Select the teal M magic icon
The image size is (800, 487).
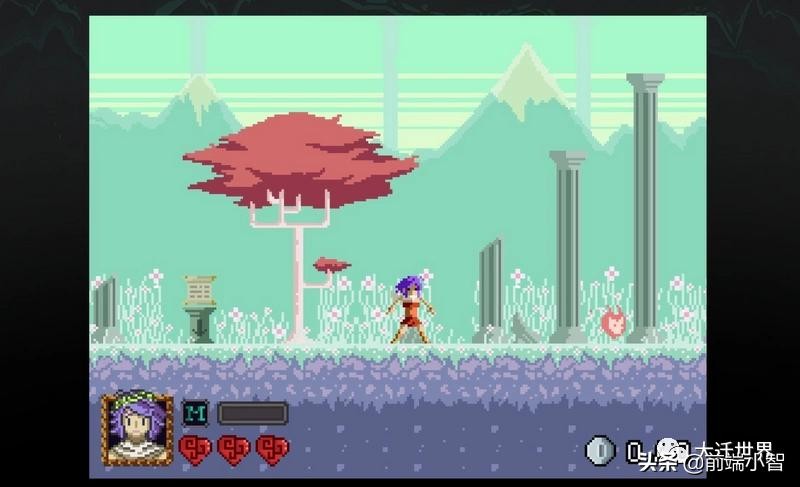(195, 413)
